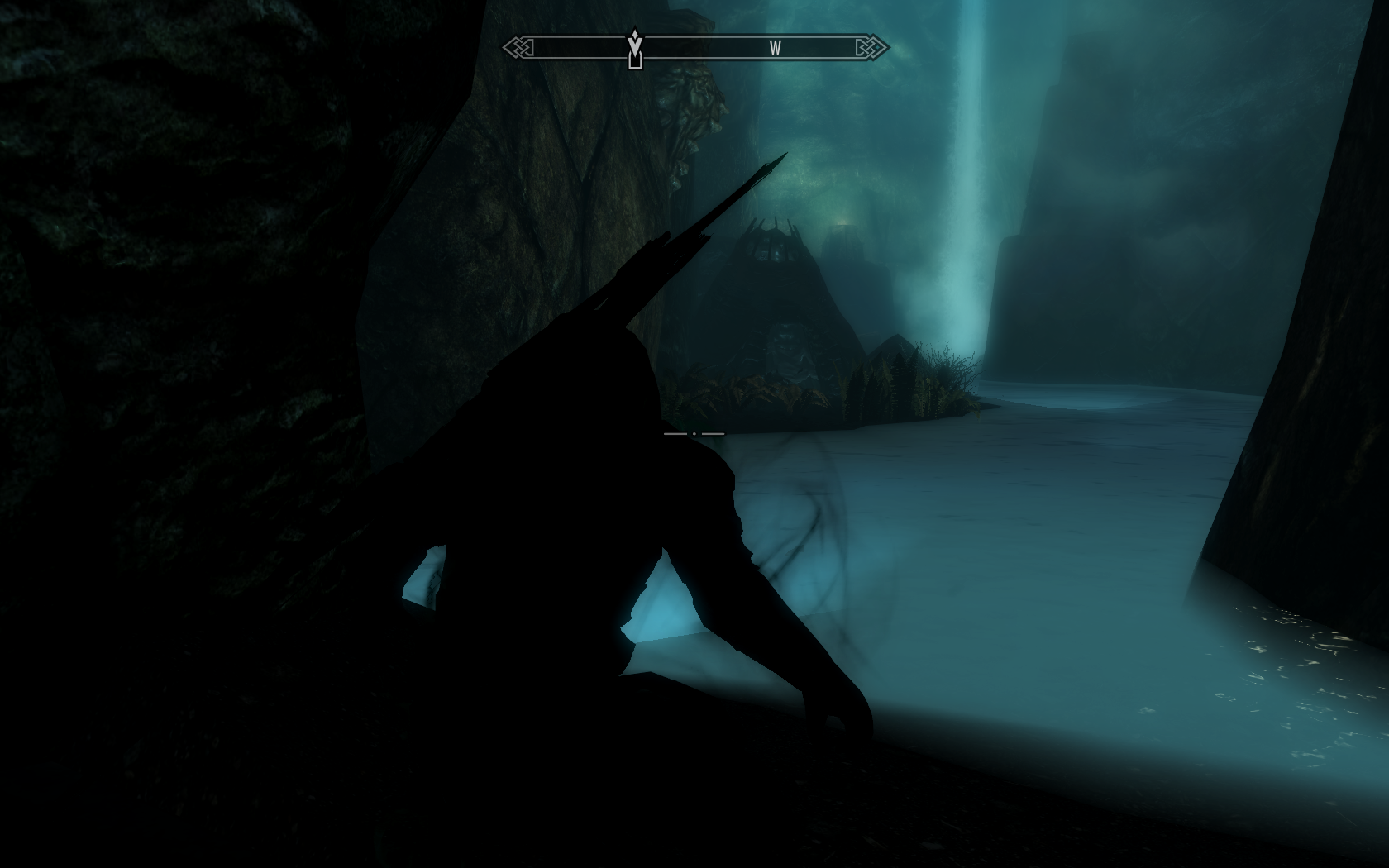
Task: Click the sneak eye indicator at screen center
Action: point(694,432)
